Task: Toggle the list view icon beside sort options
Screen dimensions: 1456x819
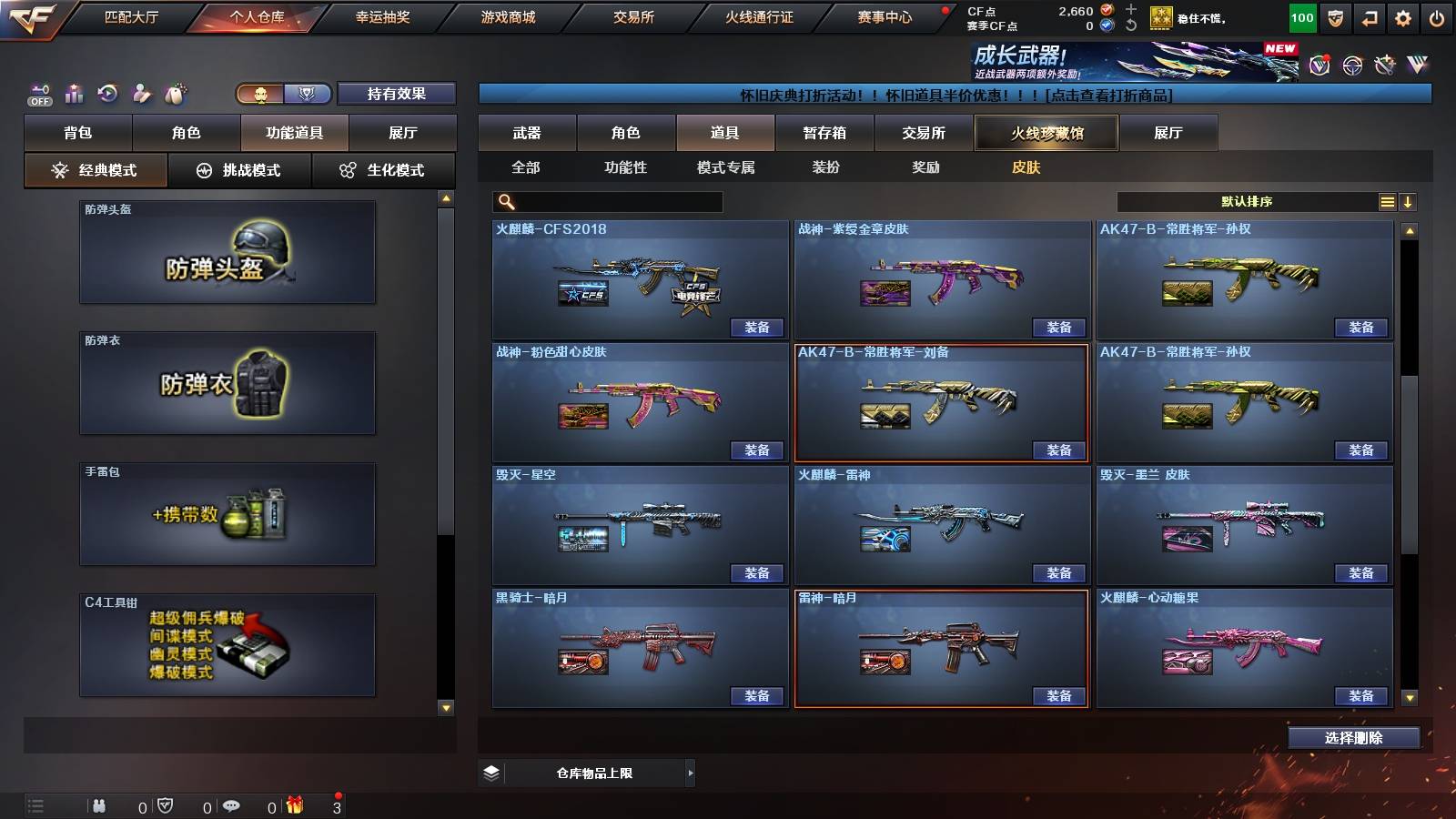Action: [x=1387, y=201]
